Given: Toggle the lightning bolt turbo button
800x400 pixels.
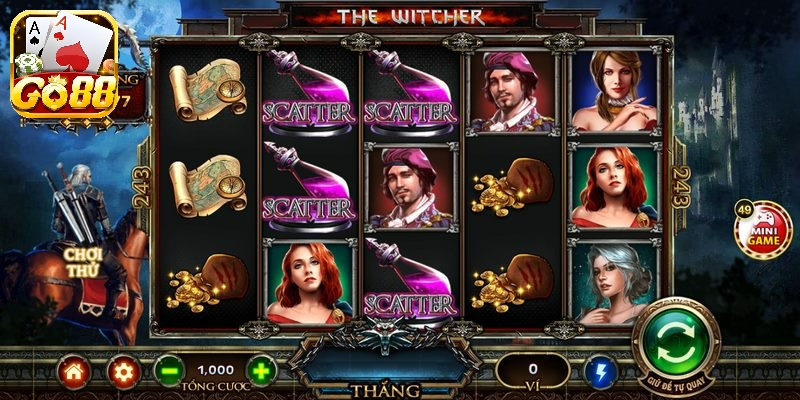Looking at the screenshot, I should pos(602,372).
